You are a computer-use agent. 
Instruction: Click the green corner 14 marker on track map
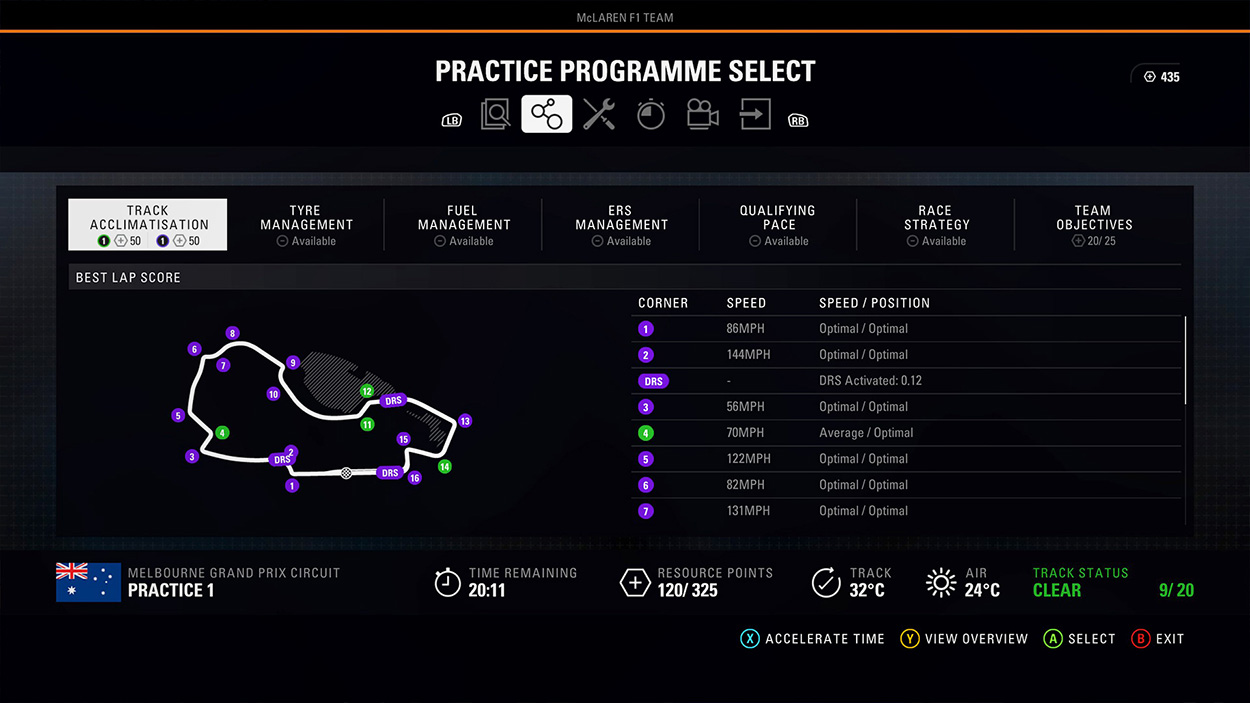coord(445,467)
